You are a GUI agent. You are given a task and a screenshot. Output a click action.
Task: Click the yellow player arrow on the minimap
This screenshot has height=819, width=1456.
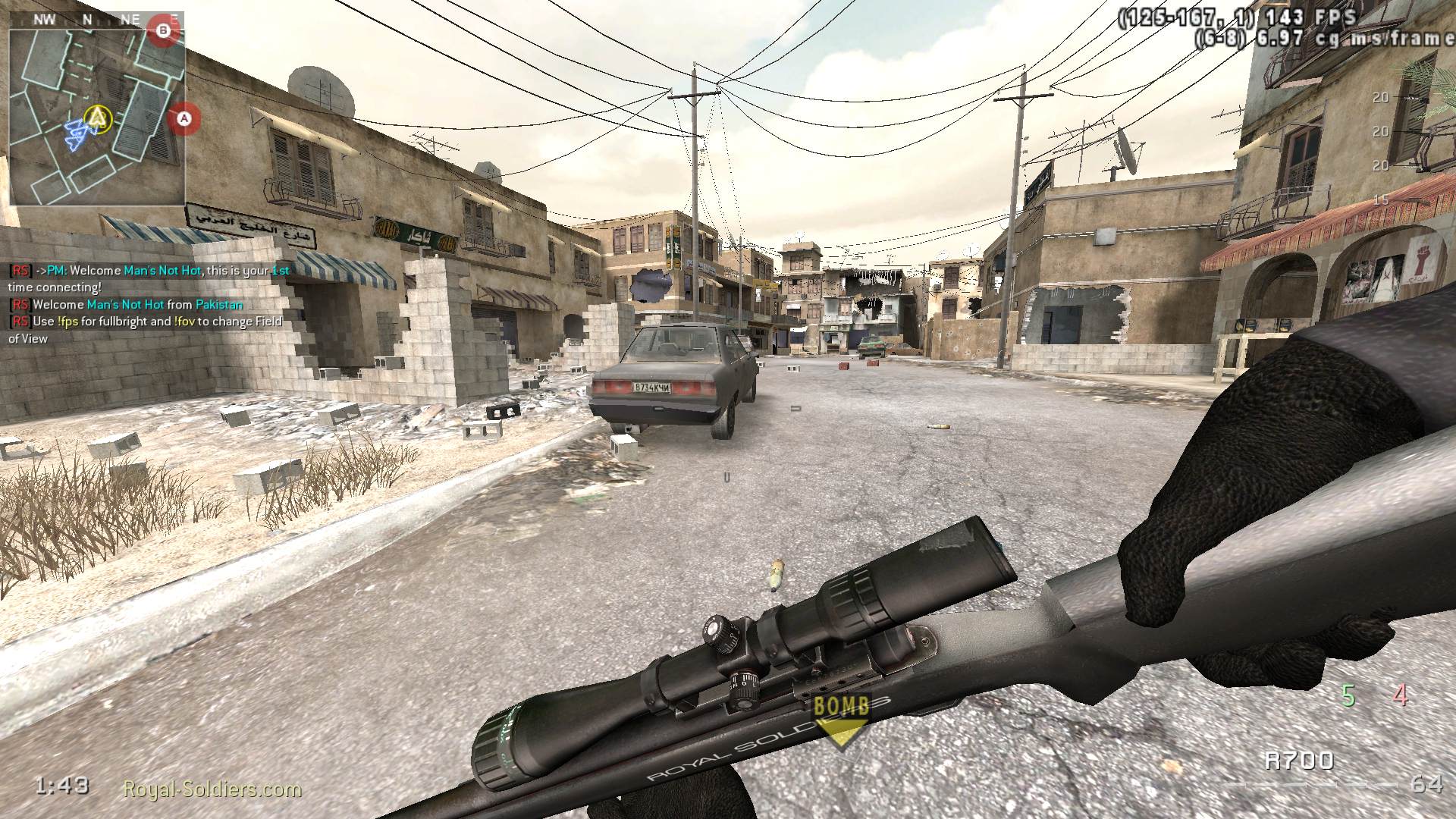(x=97, y=118)
